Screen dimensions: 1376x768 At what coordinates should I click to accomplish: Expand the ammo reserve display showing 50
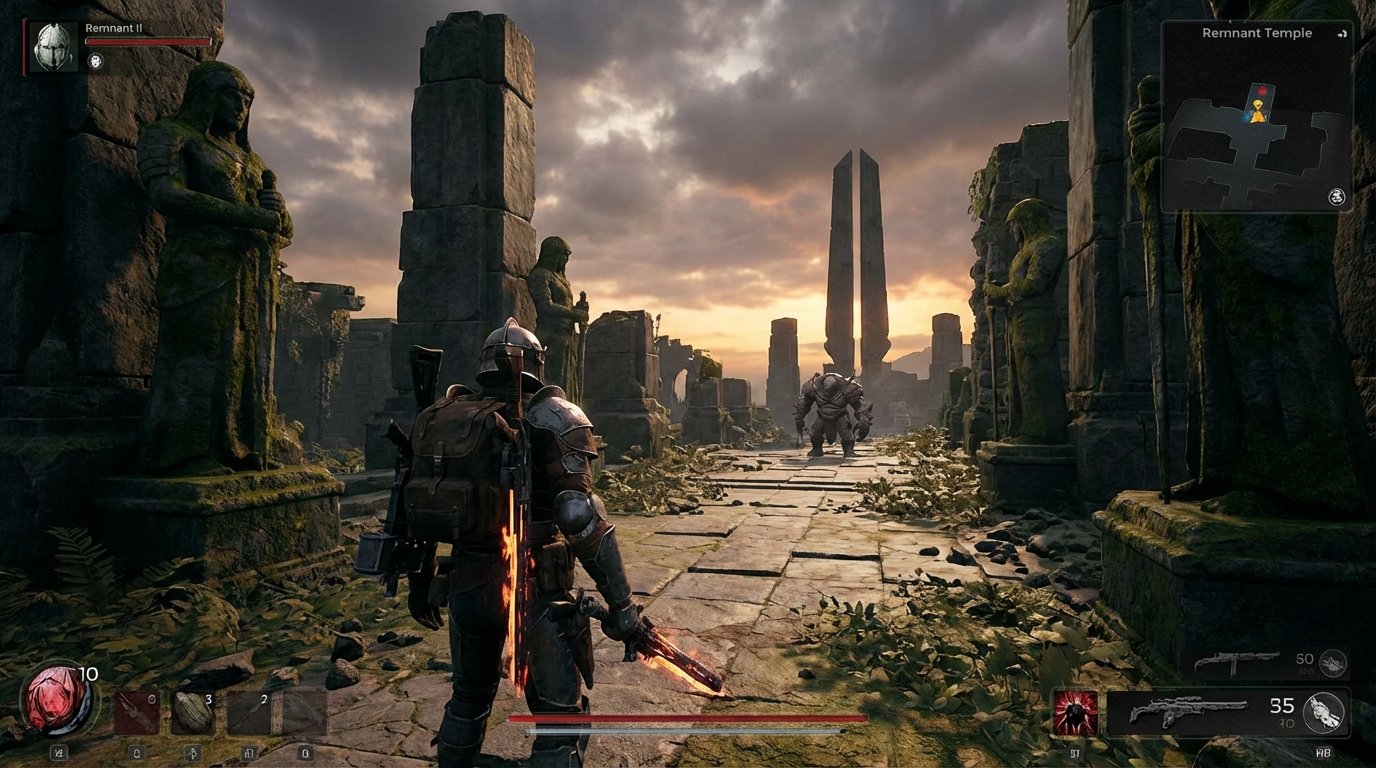coord(1306,659)
